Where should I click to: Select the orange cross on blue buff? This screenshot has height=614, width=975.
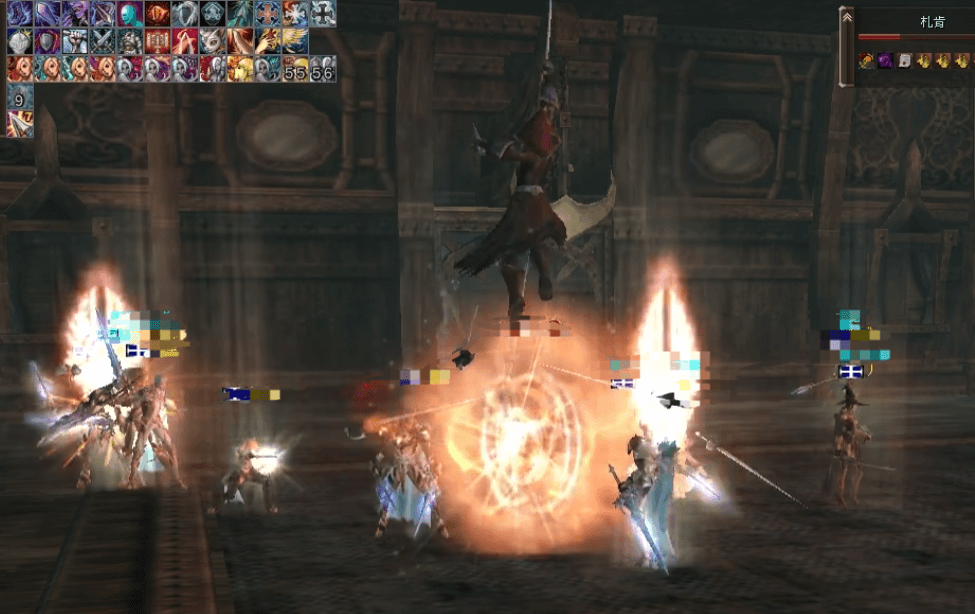tap(268, 14)
